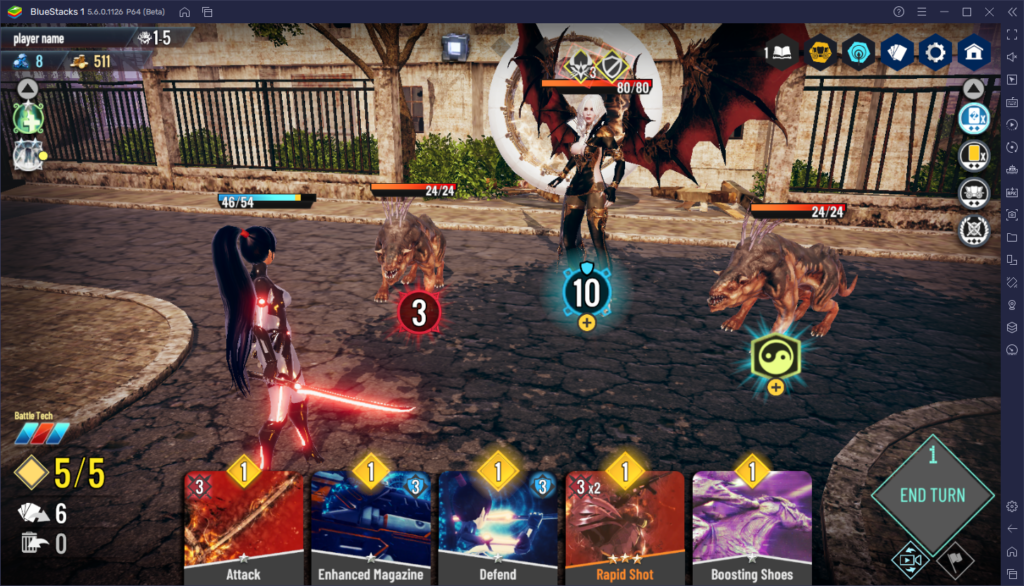Open the settings gear icon

[936, 53]
